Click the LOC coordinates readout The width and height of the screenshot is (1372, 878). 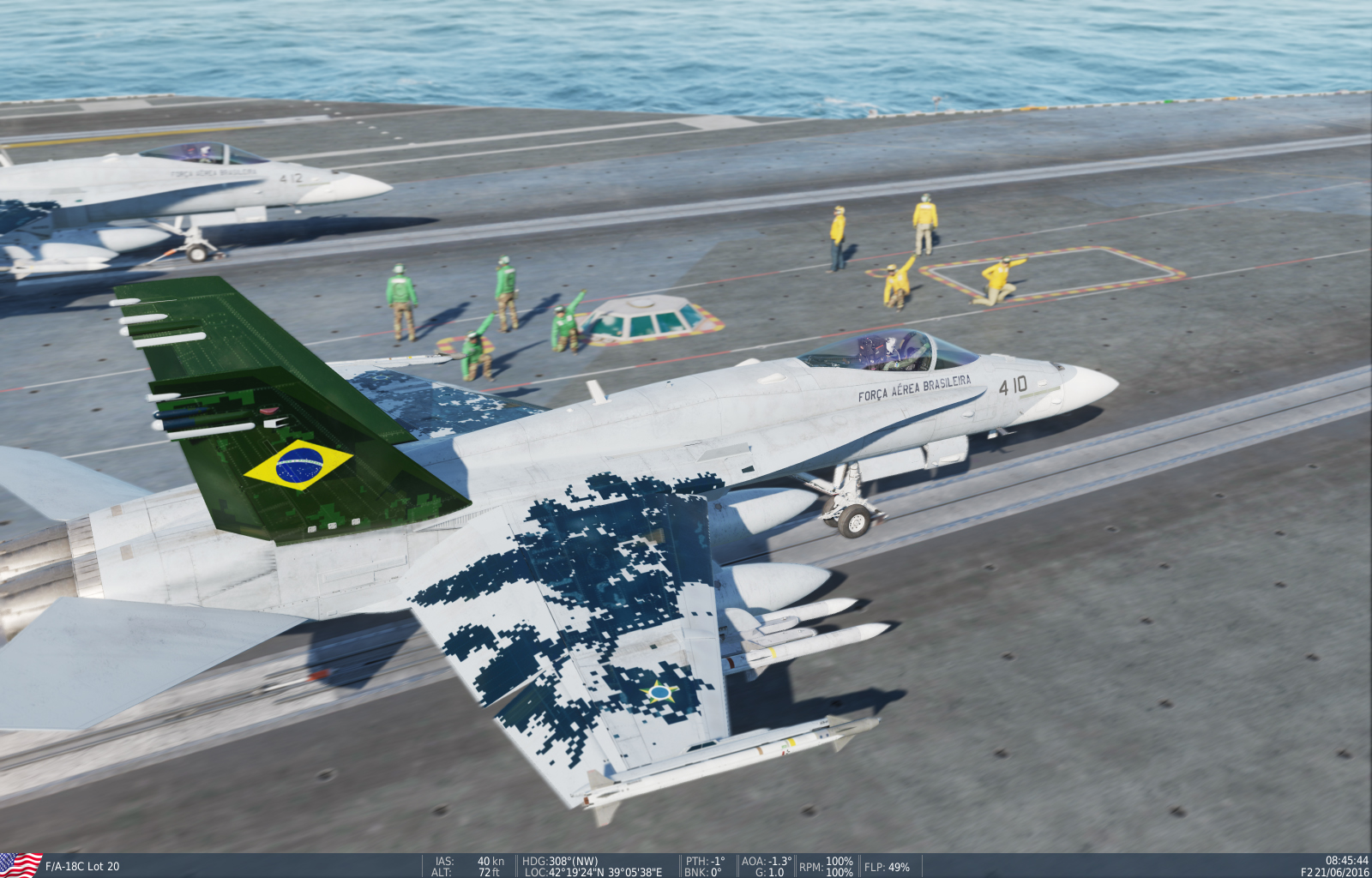pos(593,871)
